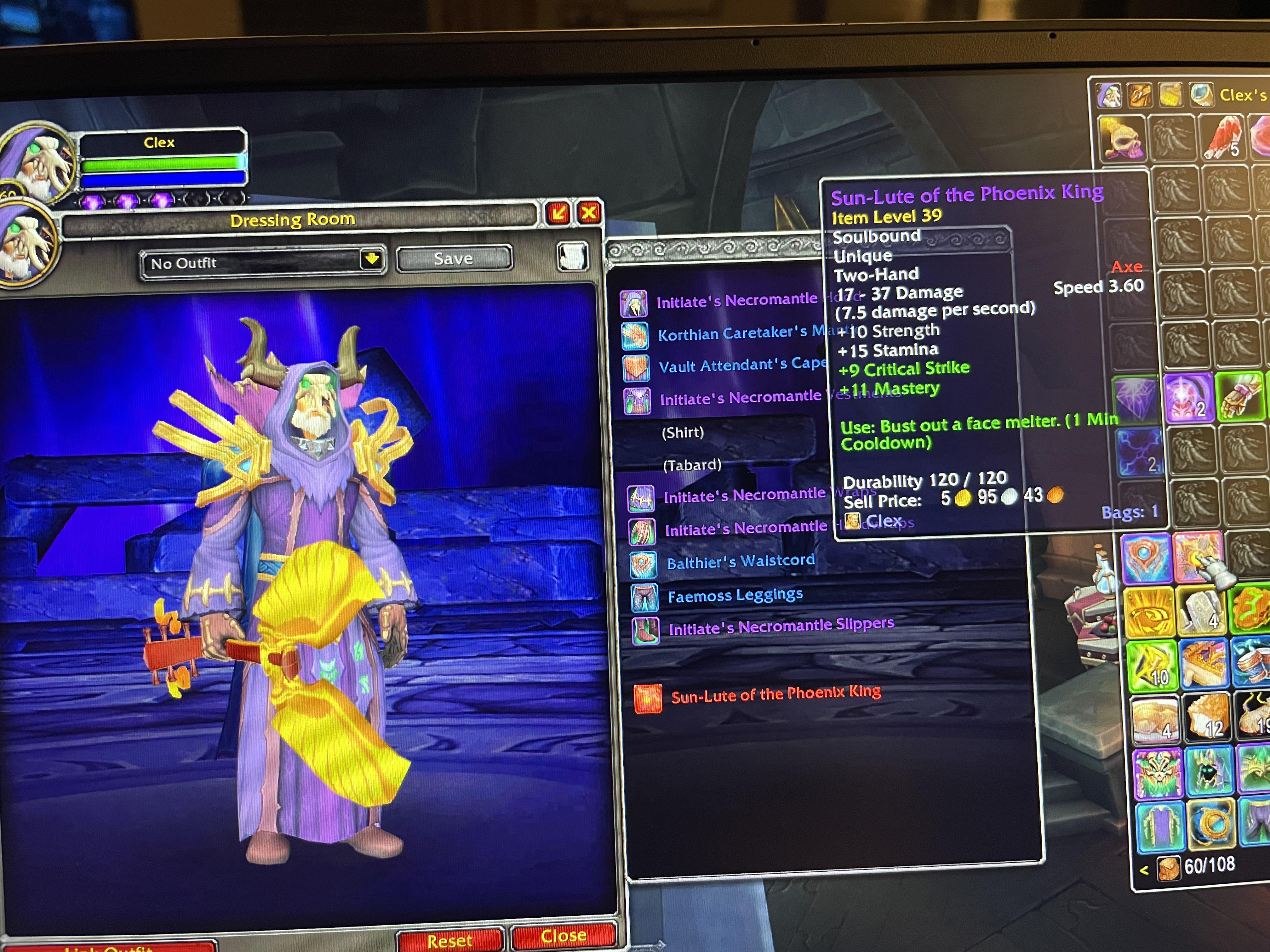Save the current outfit
Viewport: 1270px width, 952px height.
[454, 258]
